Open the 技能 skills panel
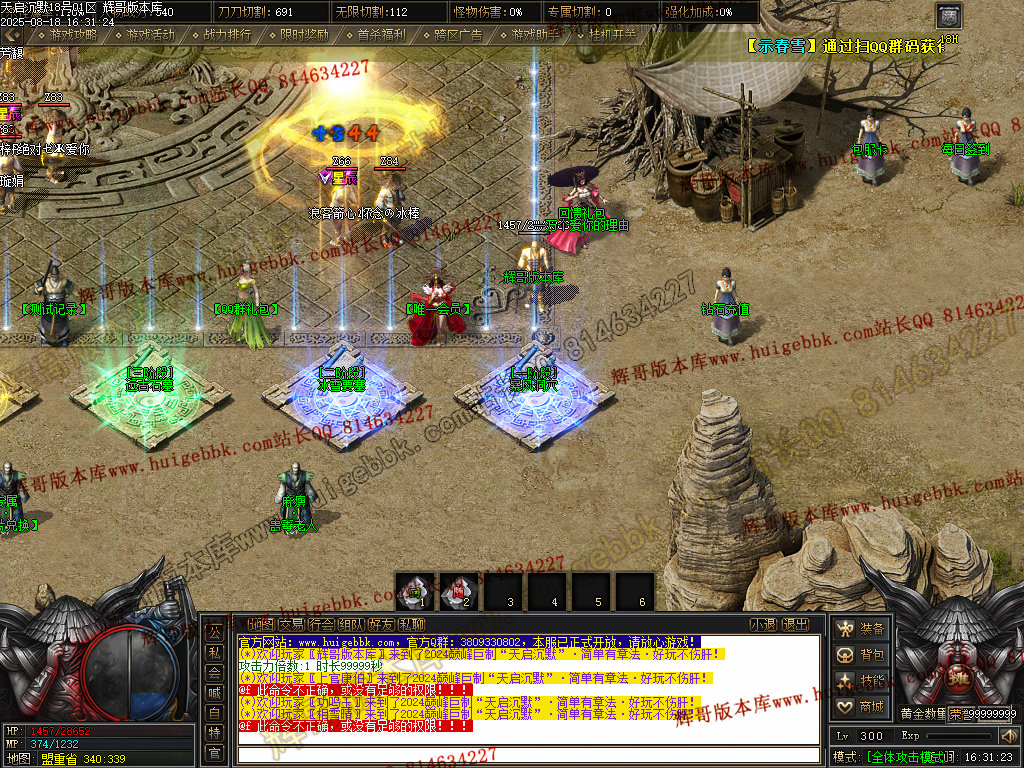 coord(861,681)
